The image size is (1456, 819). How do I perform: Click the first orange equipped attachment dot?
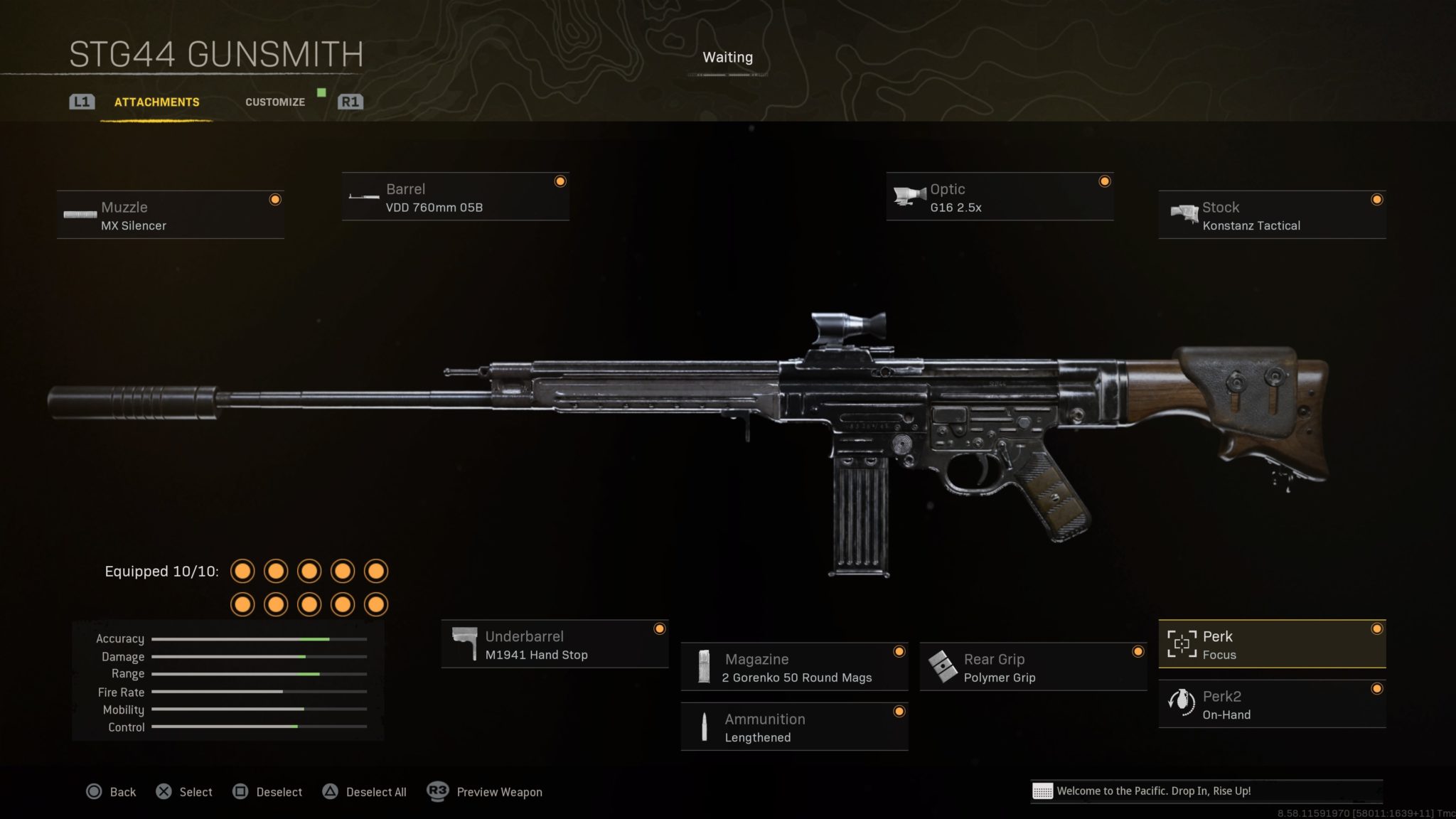(x=242, y=571)
